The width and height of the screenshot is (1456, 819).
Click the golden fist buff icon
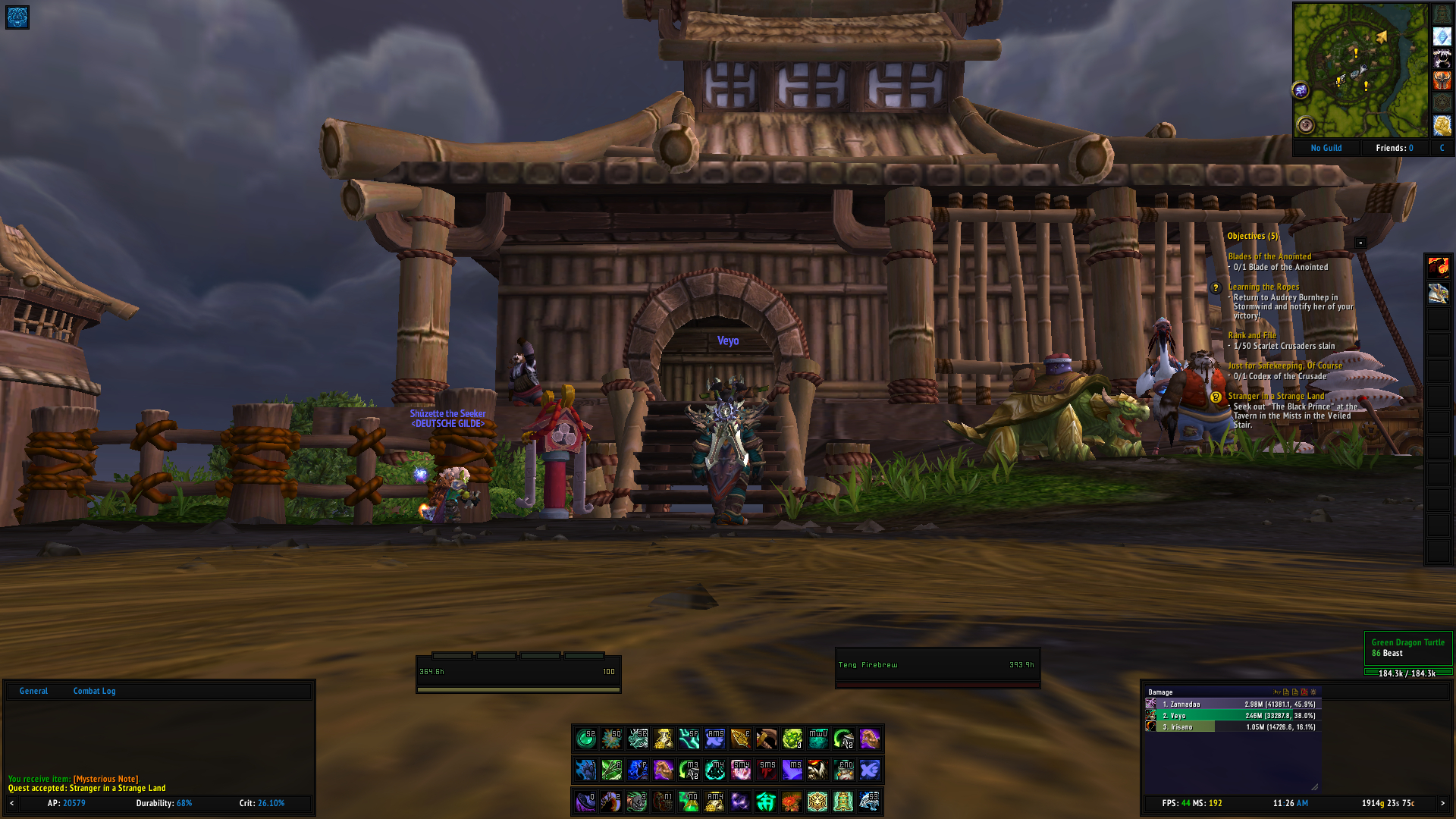click(x=1442, y=125)
